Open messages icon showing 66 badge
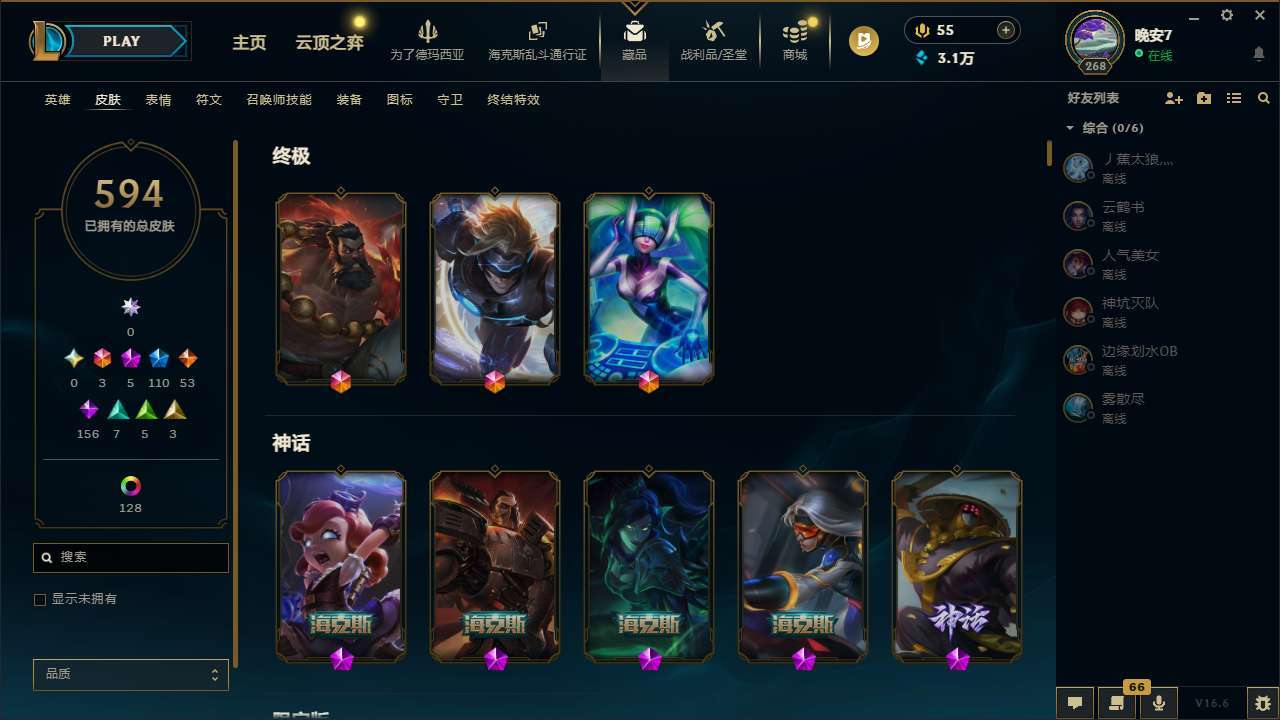 1117,702
